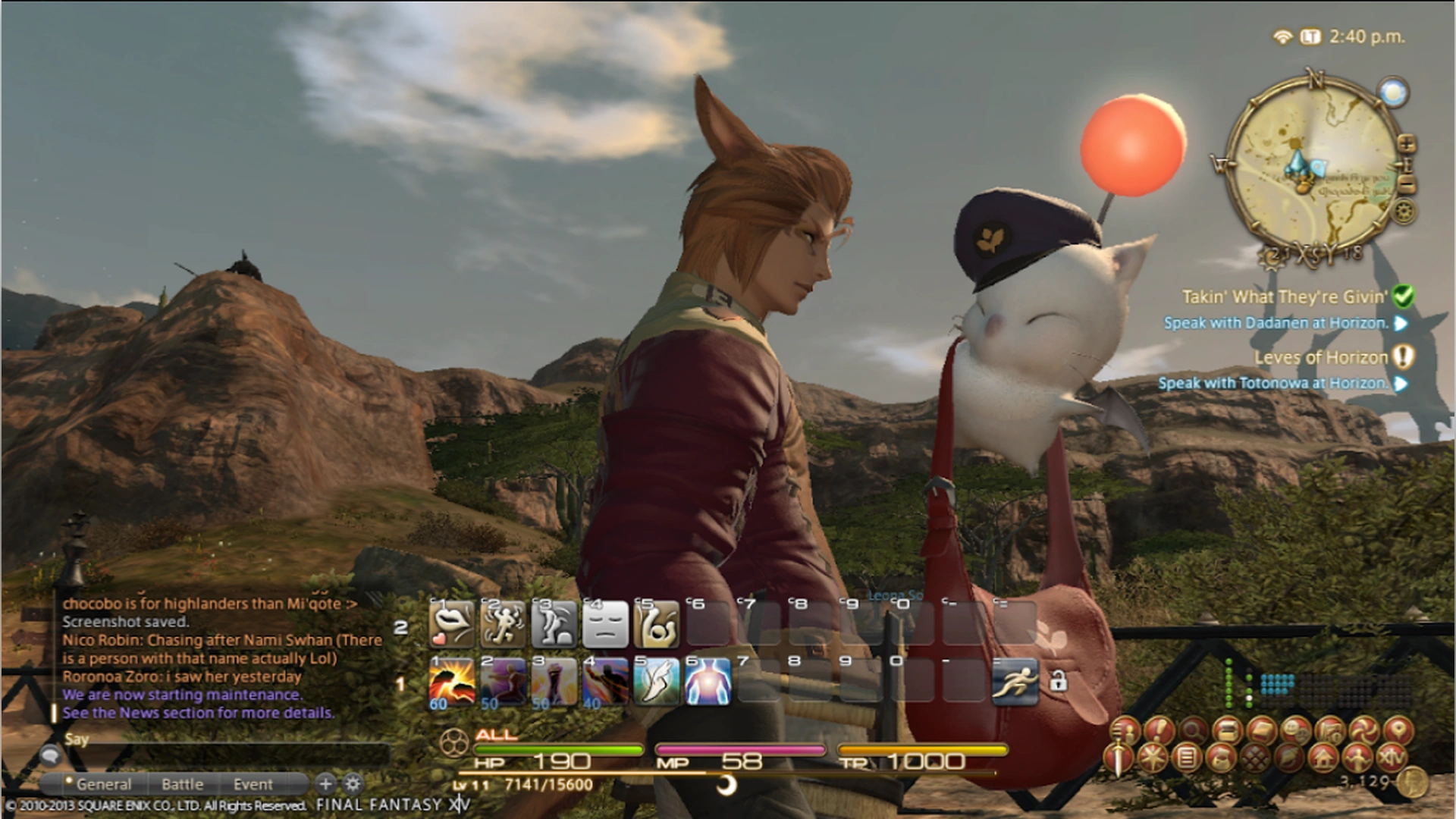
Task: Open the XIV system menu icon
Action: click(1390, 757)
